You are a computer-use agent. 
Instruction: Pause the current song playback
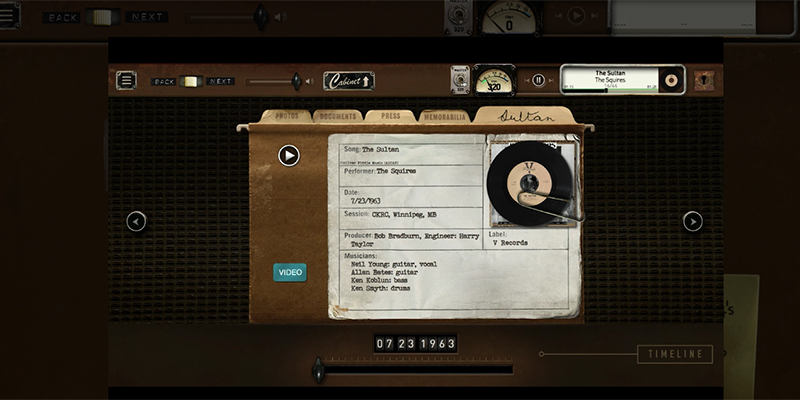coord(538,80)
